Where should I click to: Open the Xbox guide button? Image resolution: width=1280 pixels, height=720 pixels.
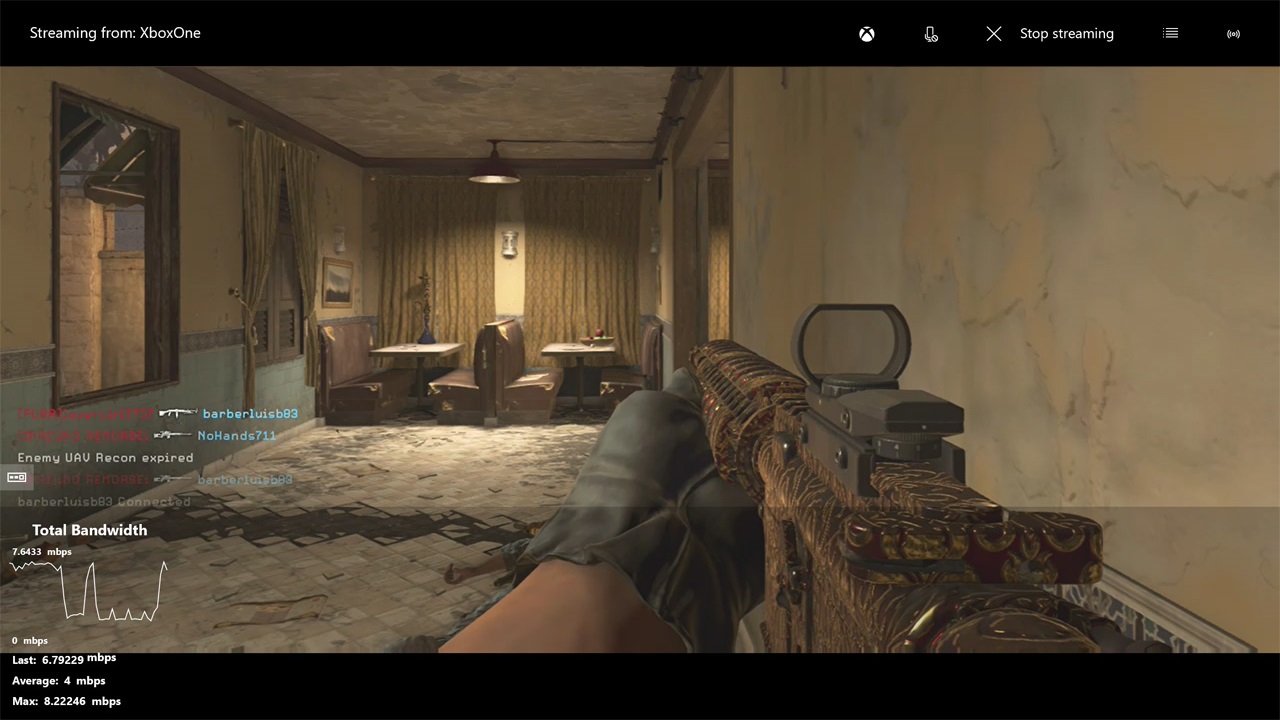point(867,34)
